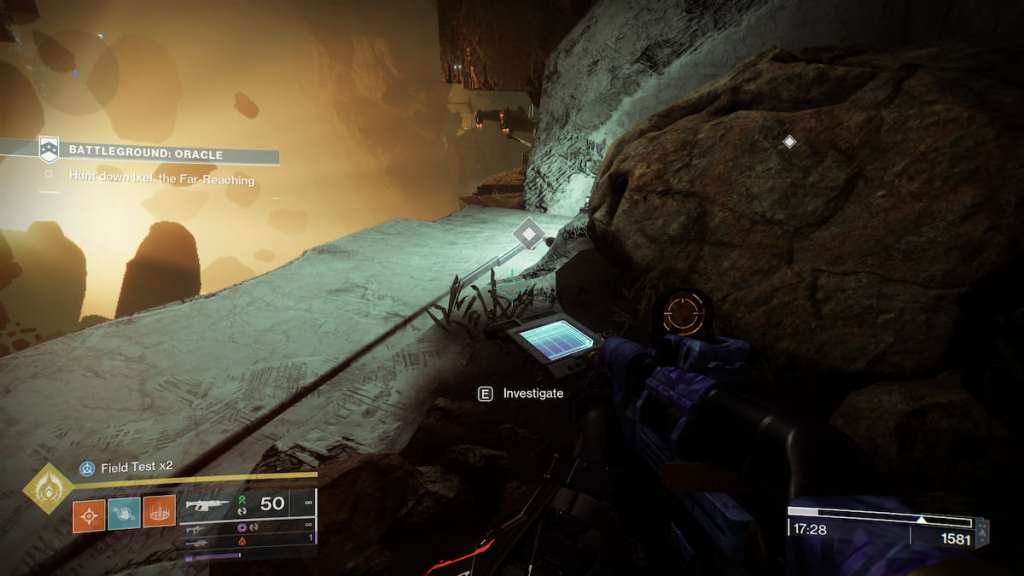Select the diamond objective waypoint marker
This screenshot has height=576, width=1024.
click(529, 236)
